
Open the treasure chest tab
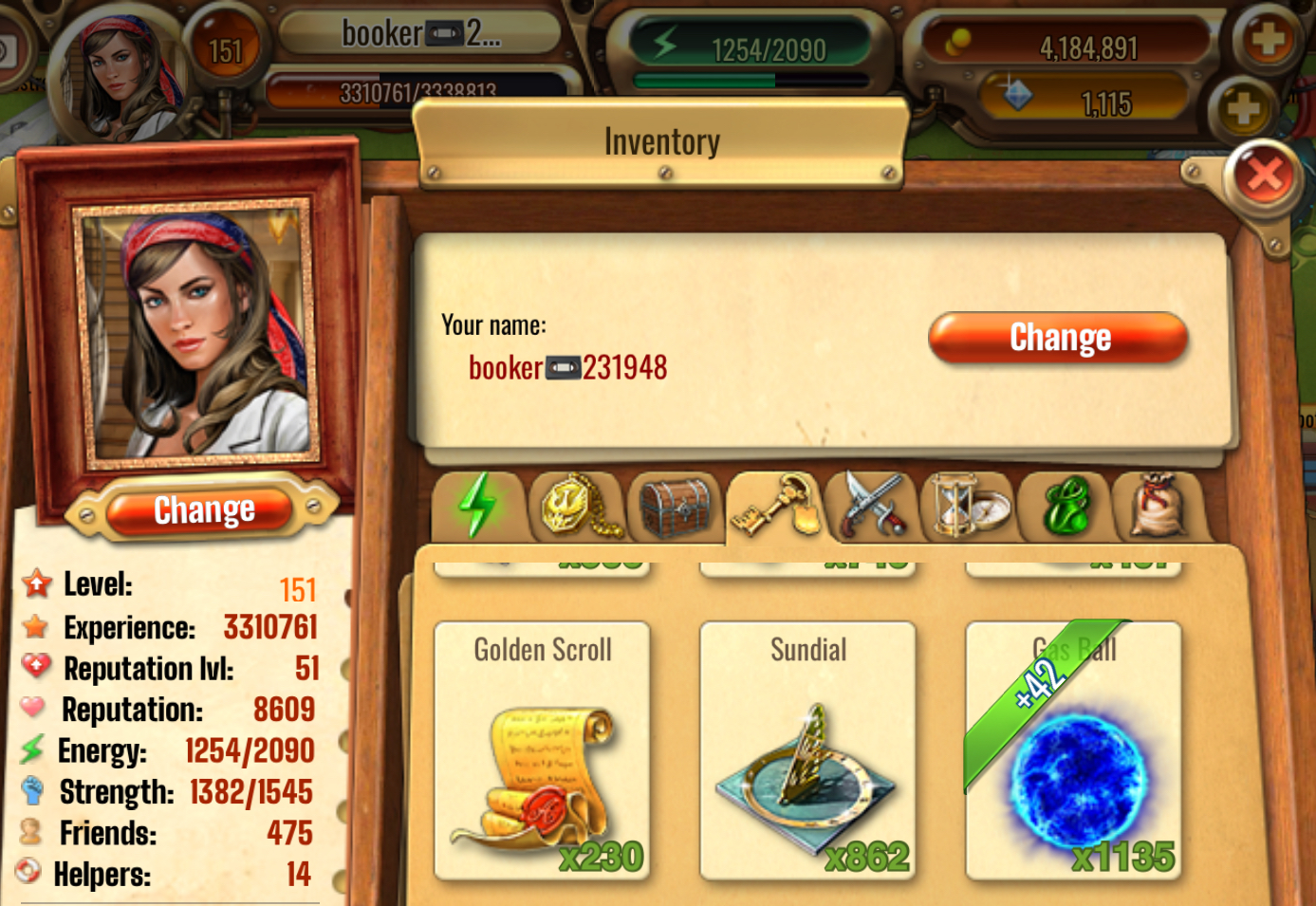tap(675, 507)
